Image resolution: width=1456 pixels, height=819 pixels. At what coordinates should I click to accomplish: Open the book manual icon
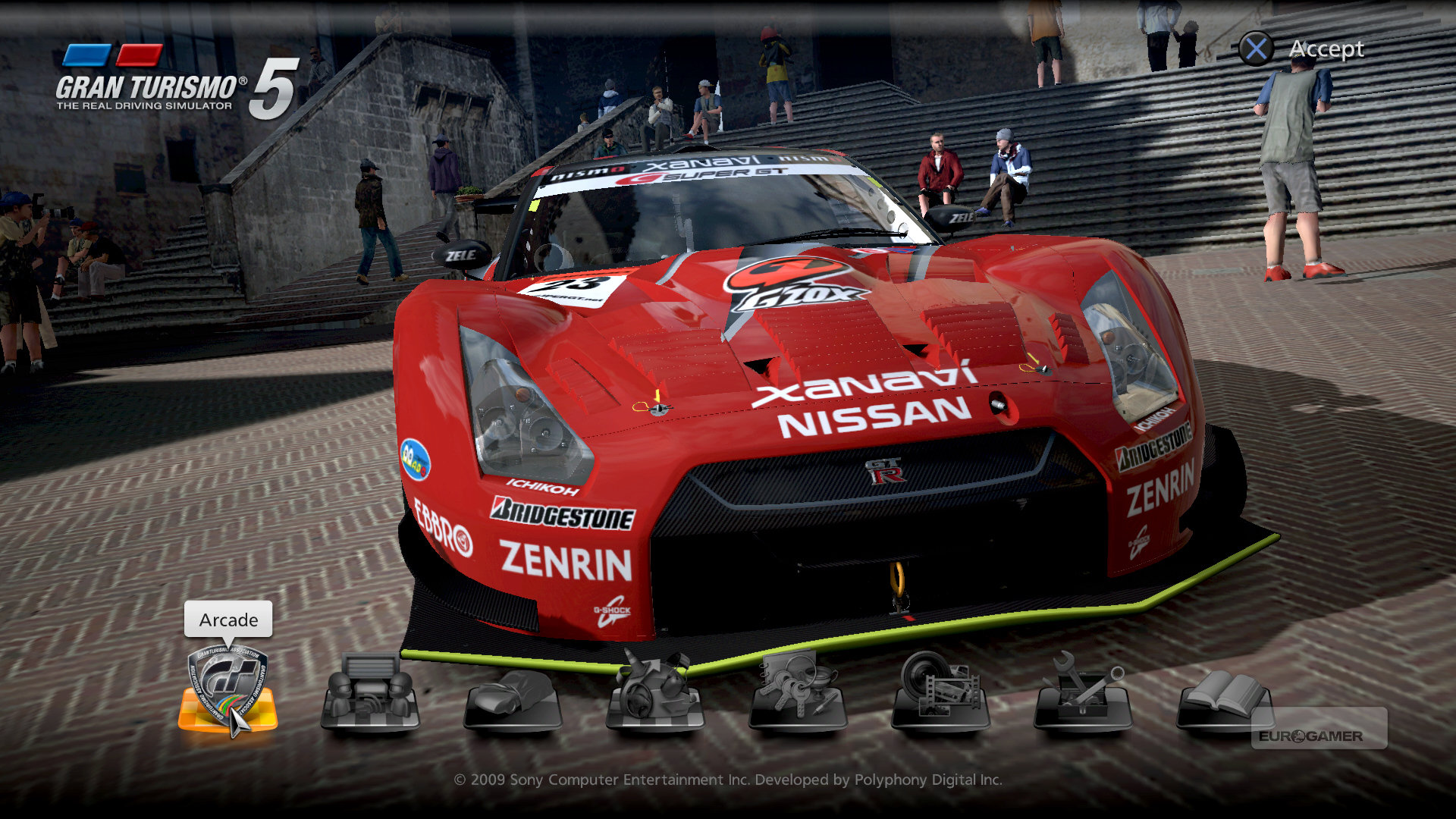1222,696
